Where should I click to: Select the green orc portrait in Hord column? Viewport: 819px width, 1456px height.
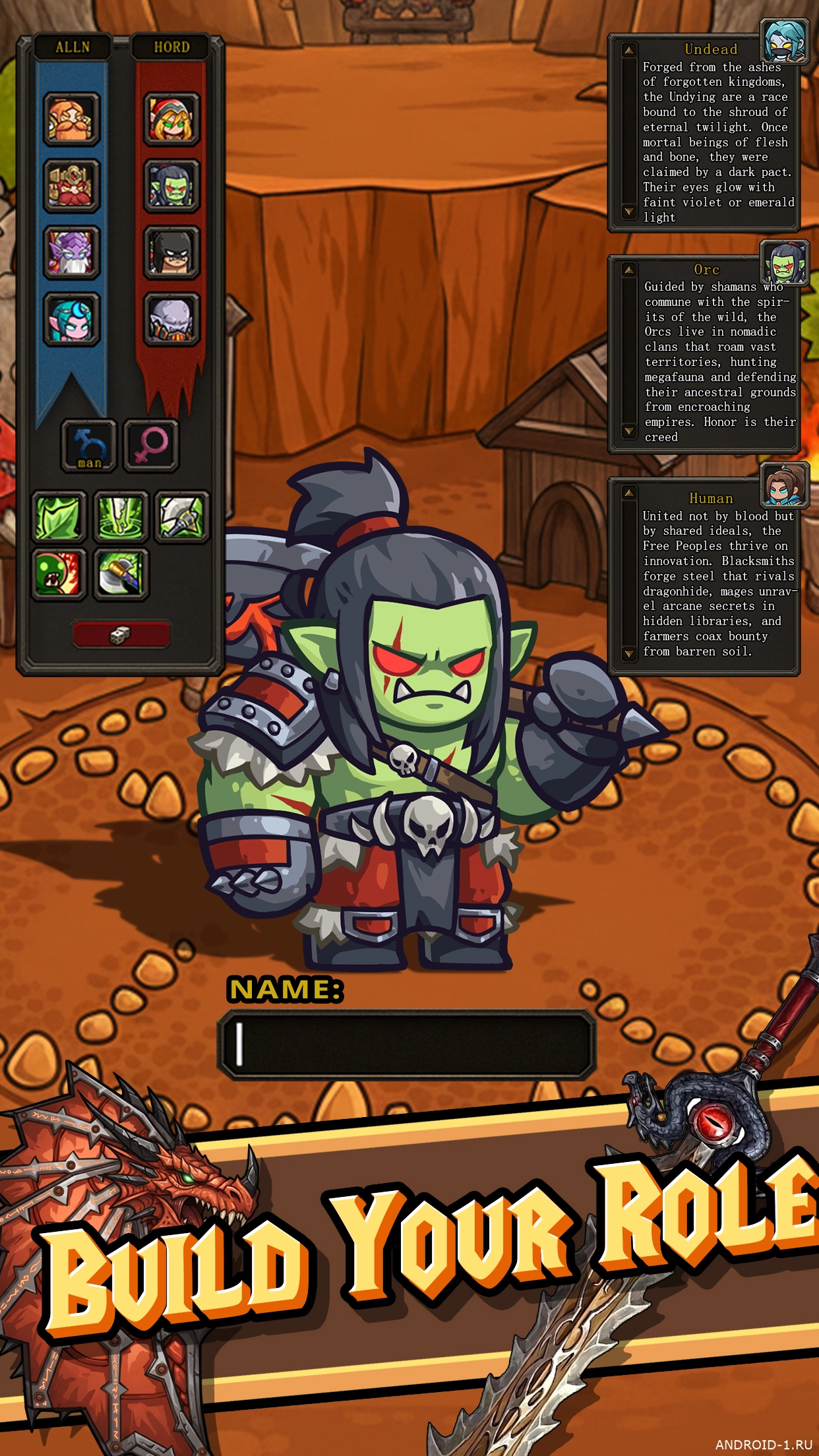coord(171,185)
